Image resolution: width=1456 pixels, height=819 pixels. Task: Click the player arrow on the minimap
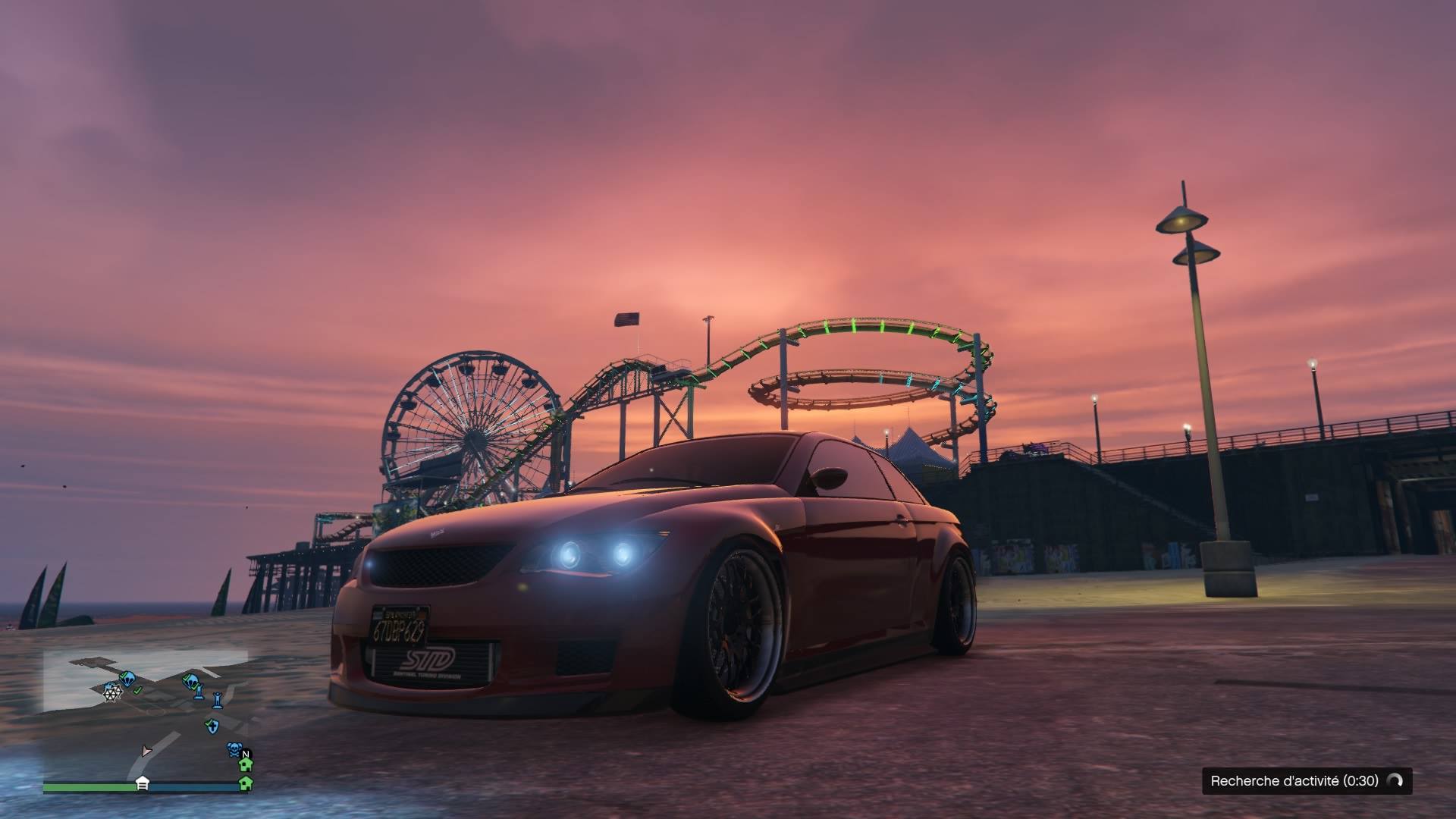click(x=146, y=751)
